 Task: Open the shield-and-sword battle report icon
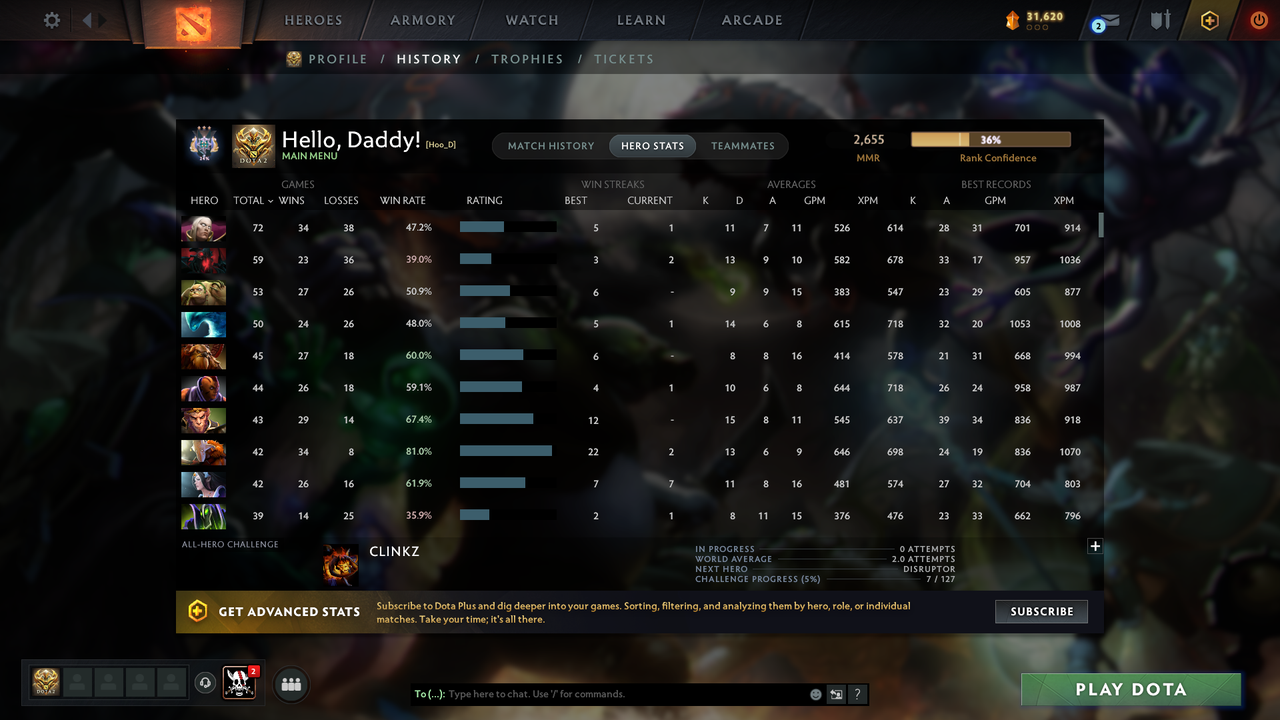click(x=1159, y=20)
